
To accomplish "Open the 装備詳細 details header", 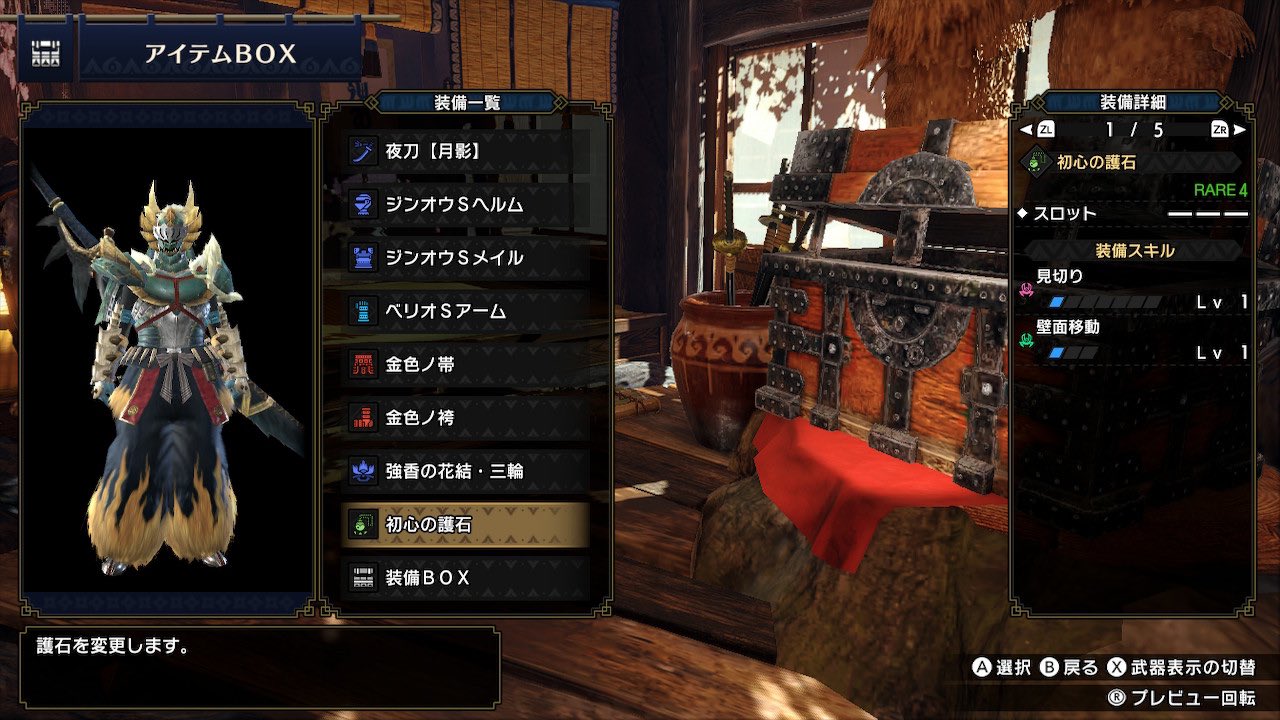I will [1133, 100].
